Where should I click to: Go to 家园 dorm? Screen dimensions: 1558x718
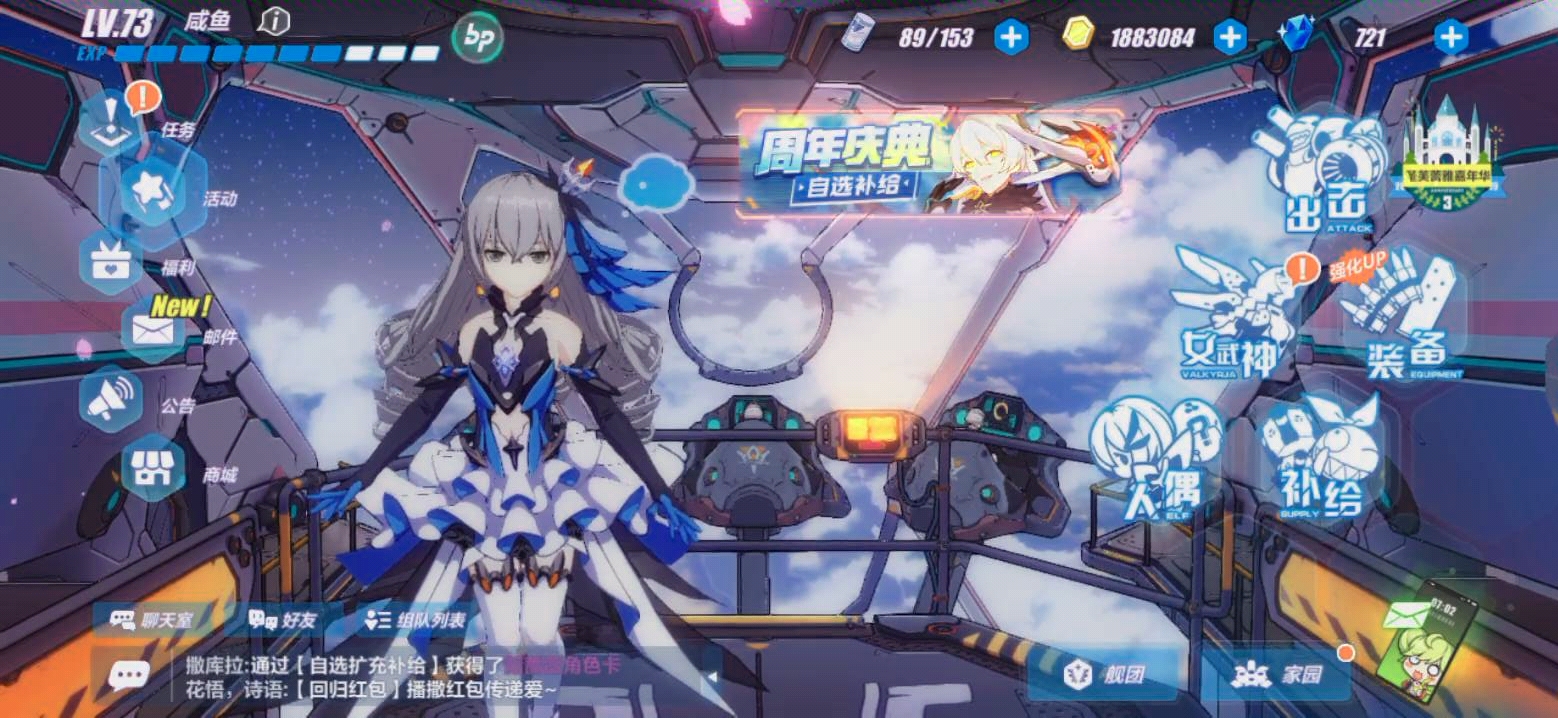point(1276,674)
